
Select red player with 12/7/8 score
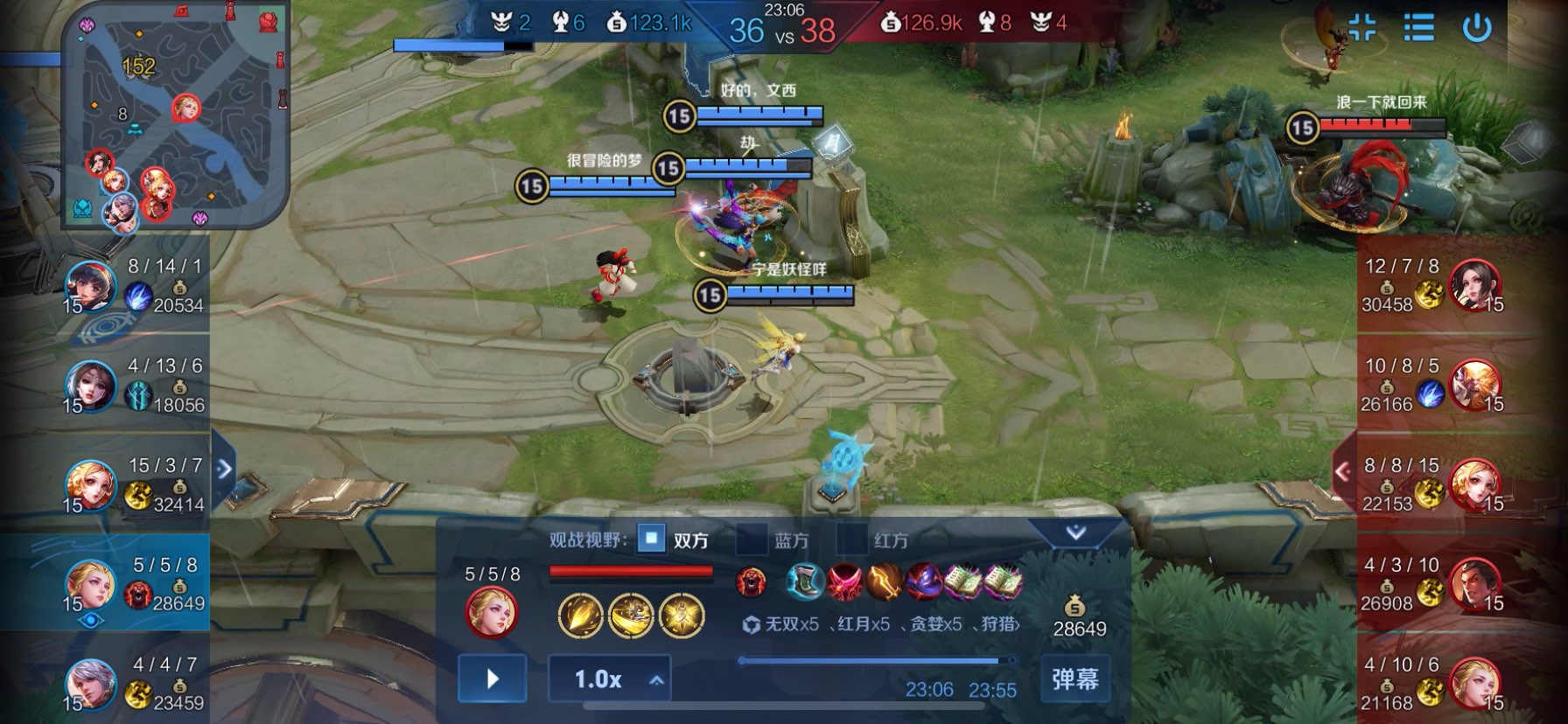pyautogui.click(x=1474, y=285)
